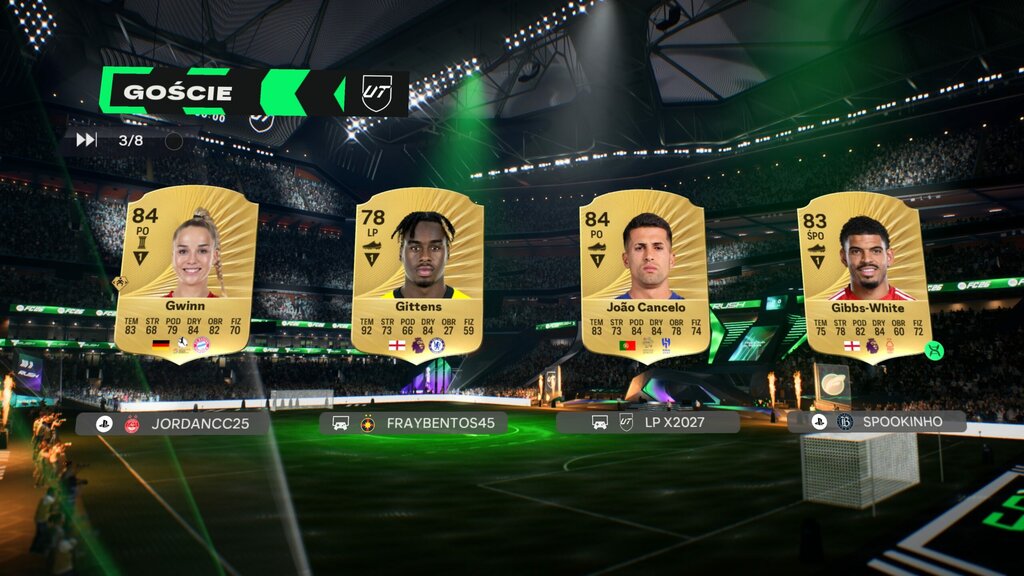View SPOOKINHO's player nameplate
The width and height of the screenshot is (1024, 576).
[877, 422]
